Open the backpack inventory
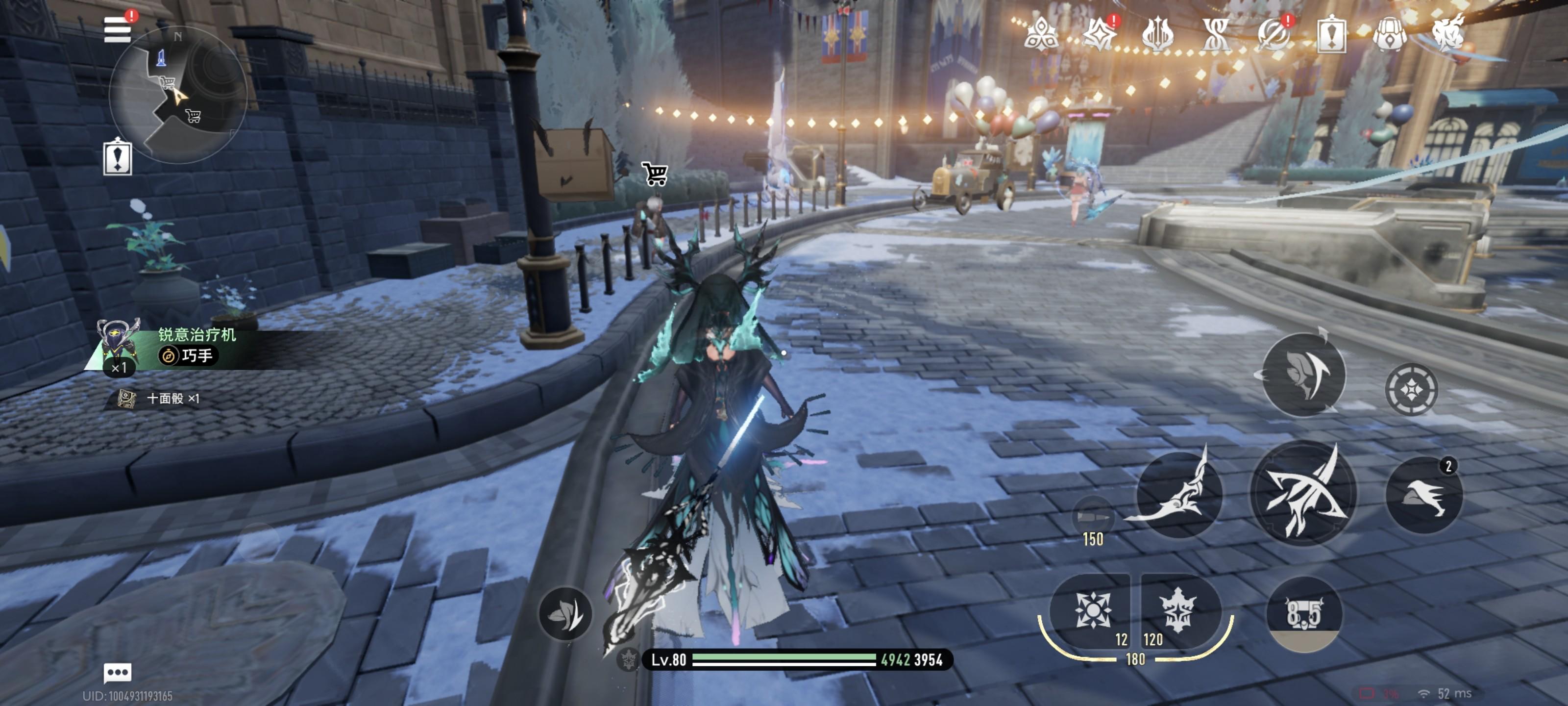1568x706 pixels. pos(1390,34)
